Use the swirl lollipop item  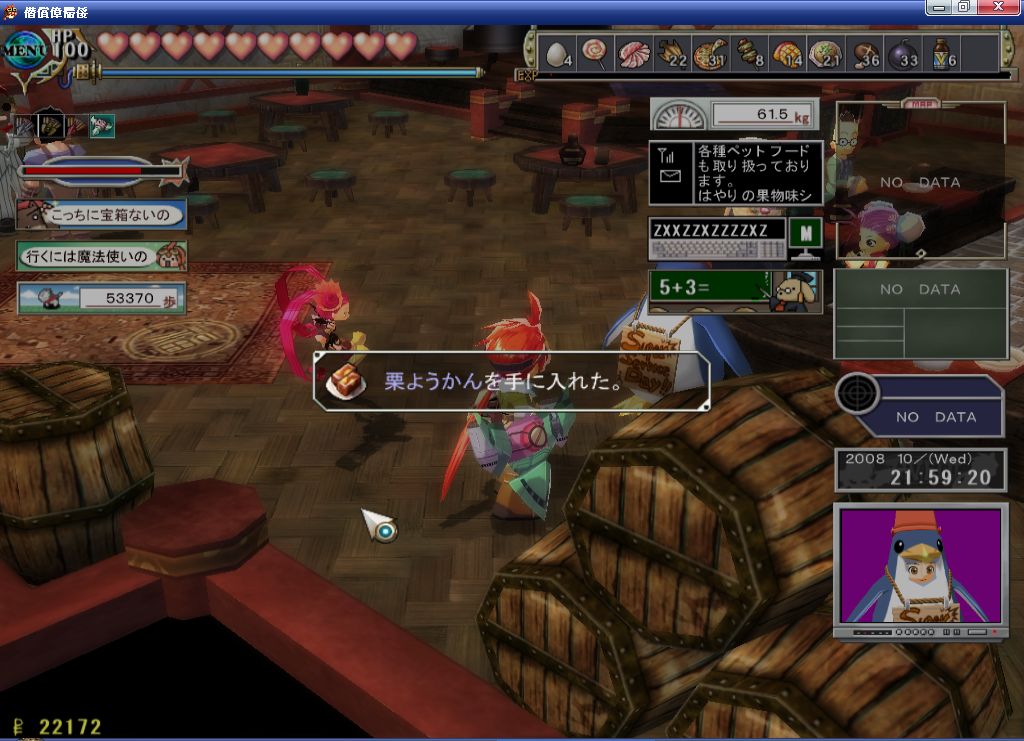595,54
